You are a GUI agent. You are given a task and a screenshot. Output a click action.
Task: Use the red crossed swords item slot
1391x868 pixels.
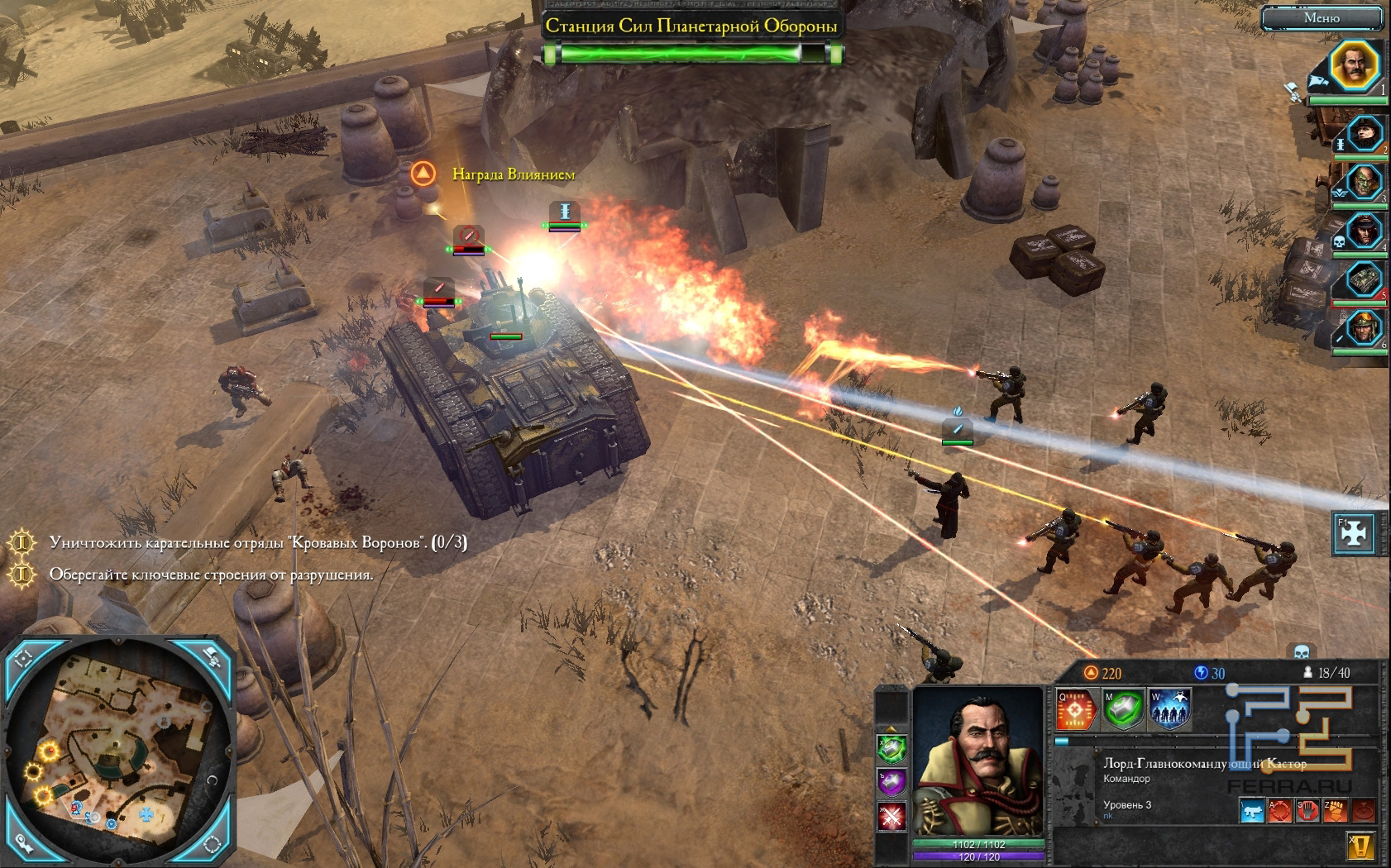coord(891,817)
